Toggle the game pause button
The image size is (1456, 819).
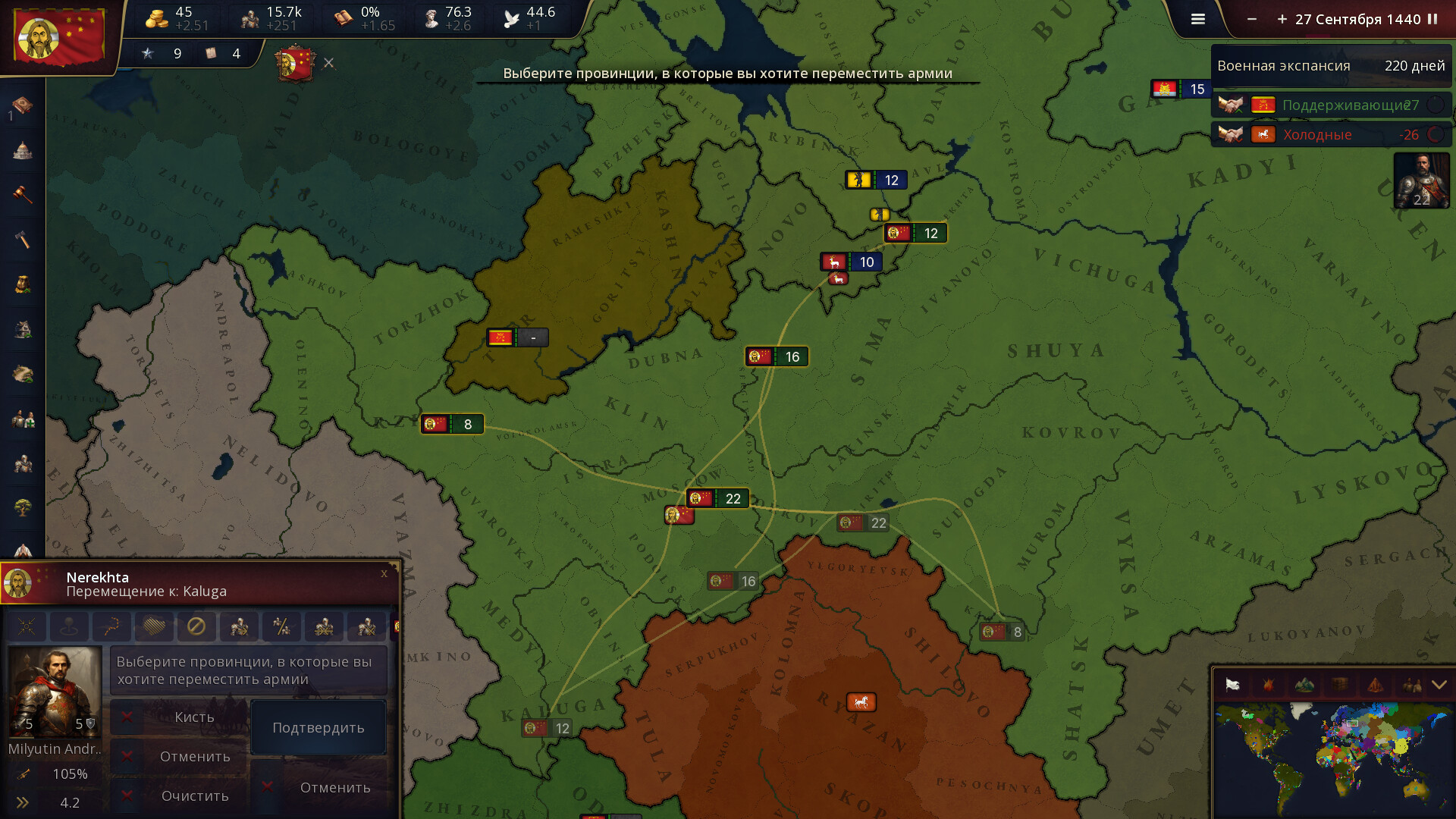(x=1432, y=20)
